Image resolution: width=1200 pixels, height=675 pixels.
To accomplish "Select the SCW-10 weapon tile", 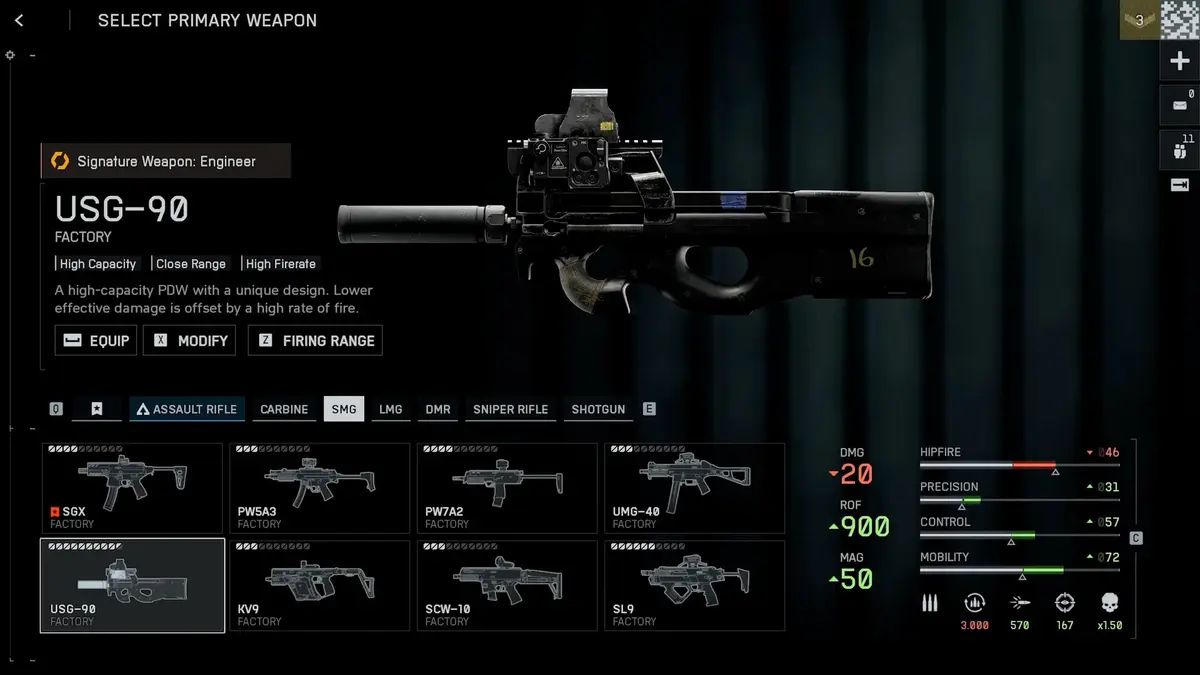I will point(507,585).
